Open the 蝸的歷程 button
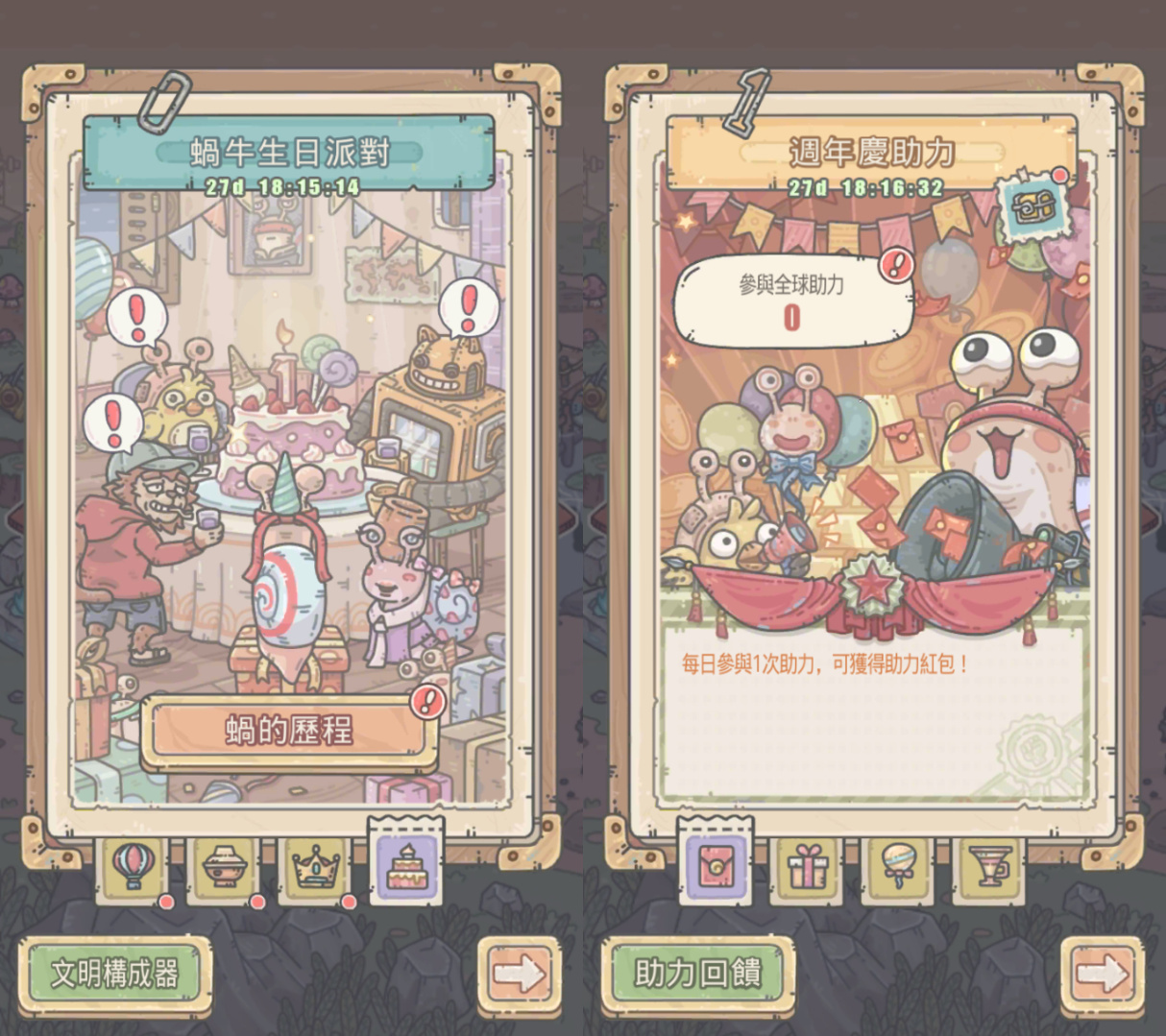This screenshot has width=1166, height=1036. (x=288, y=732)
